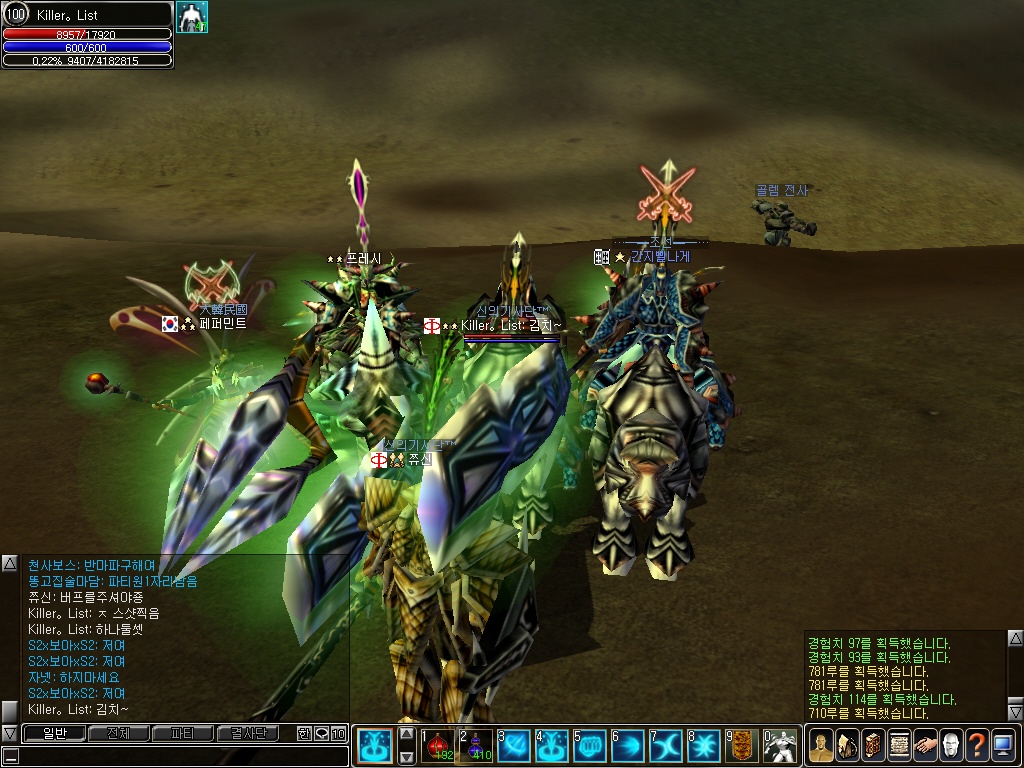1024x768 pixels.
Task: Use the blue potion in slot 2
Action: click(x=477, y=746)
